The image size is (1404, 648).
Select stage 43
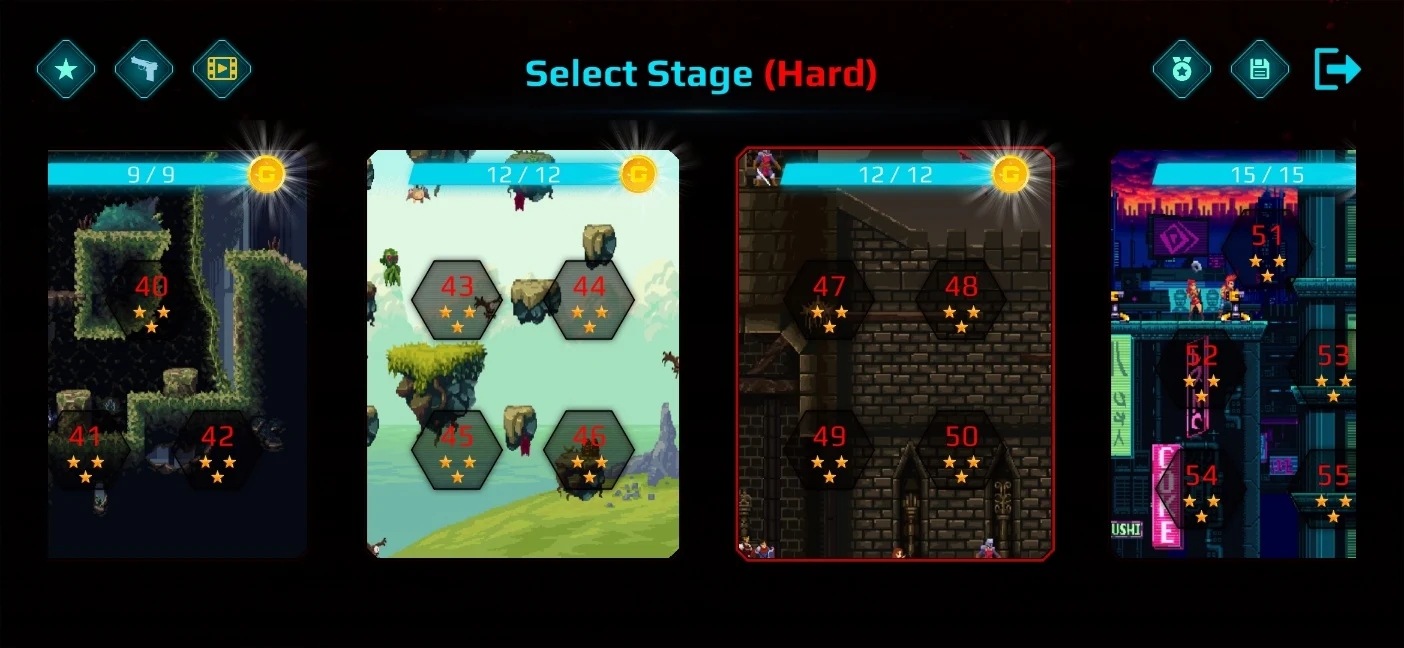pyautogui.click(x=457, y=299)
